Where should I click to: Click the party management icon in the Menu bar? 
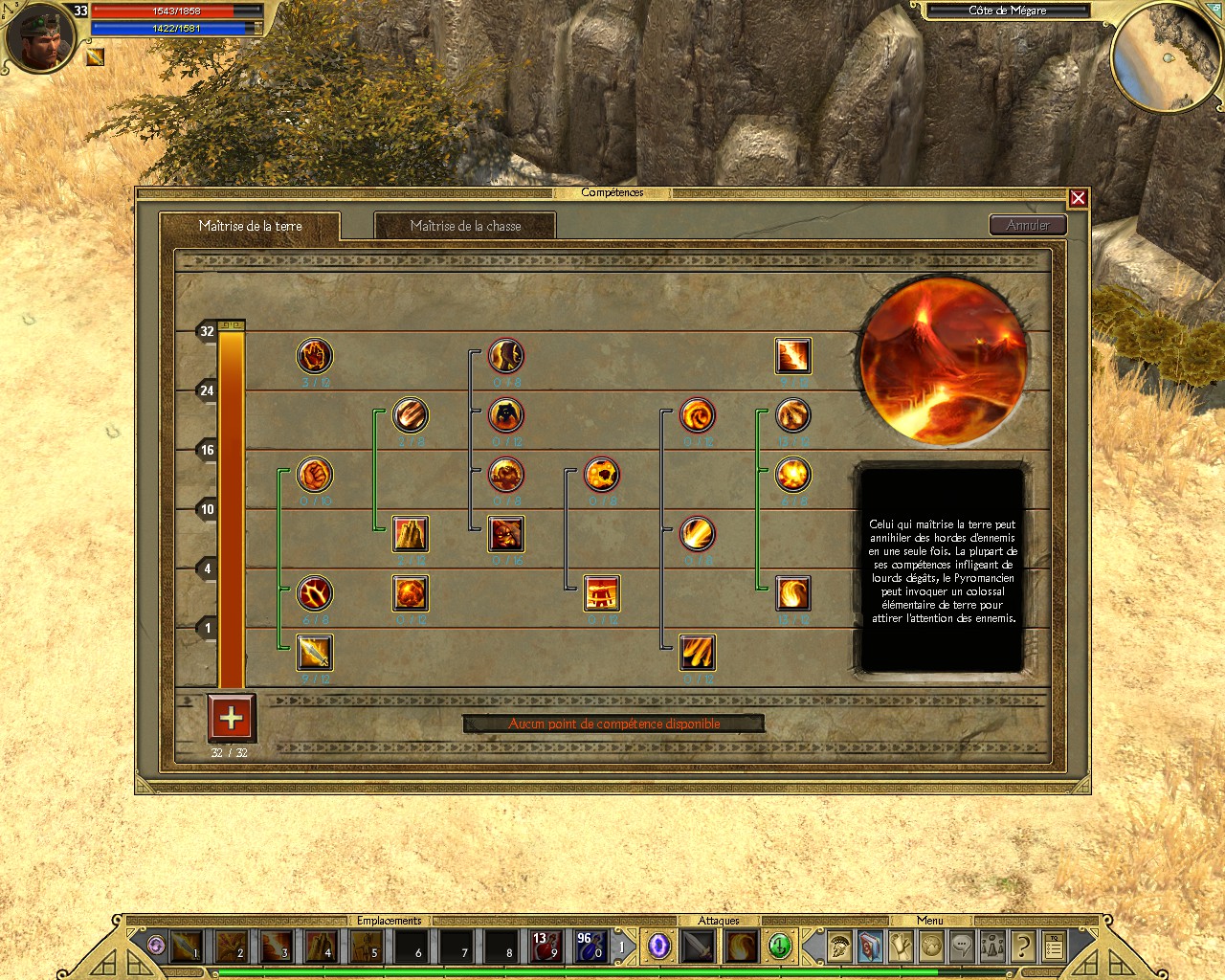point(991,946)
